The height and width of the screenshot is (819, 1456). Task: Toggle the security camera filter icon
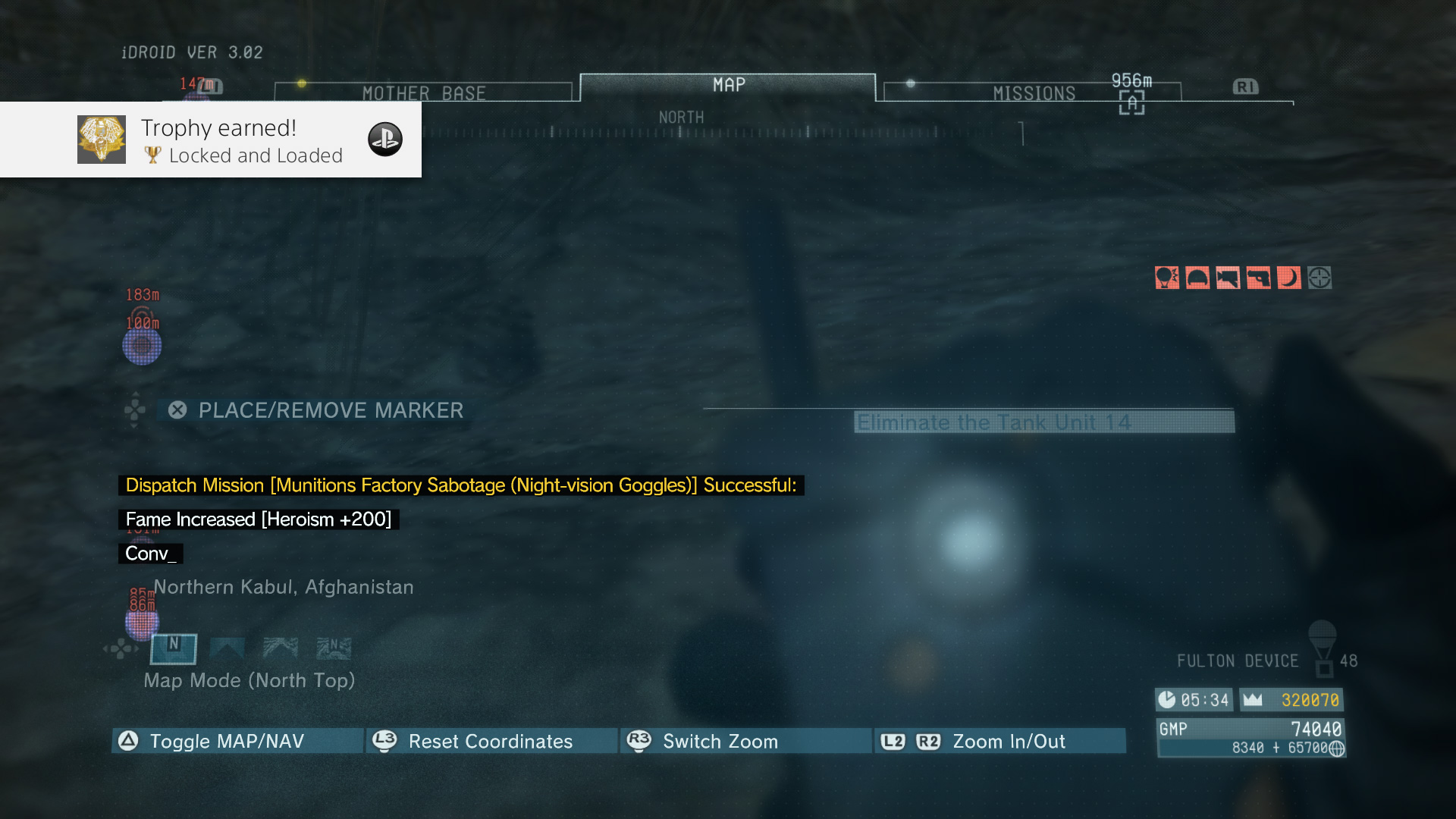click(x=1228, y=278)
